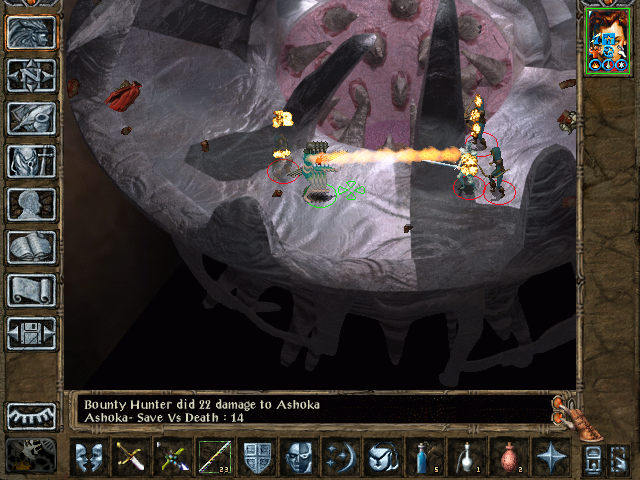Image resolution: width=640 pixels, height=480 pixels.
Task: Open the inventory screen
Action: (31, 161)
